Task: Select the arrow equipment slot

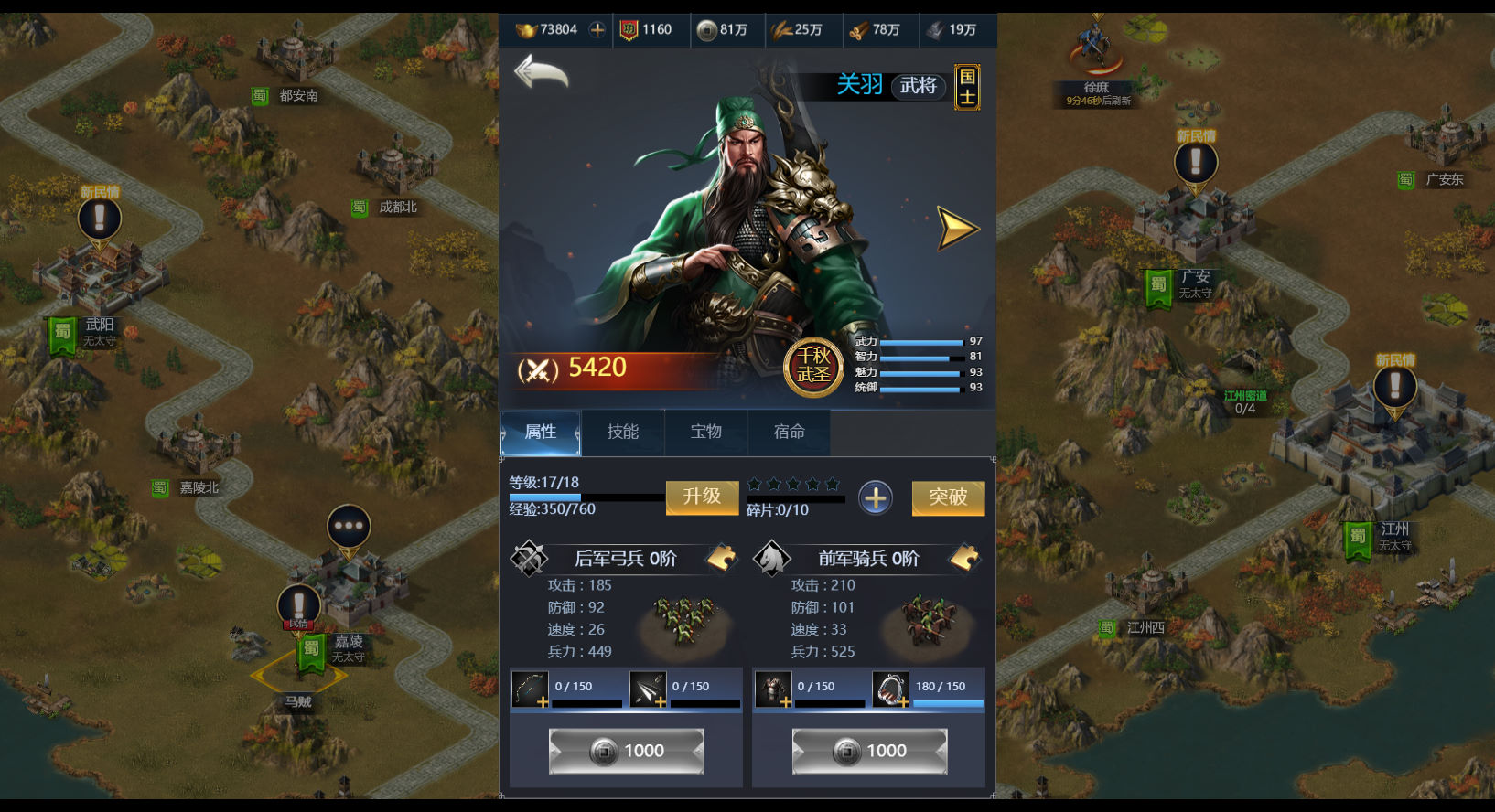Action: (648, 689)
